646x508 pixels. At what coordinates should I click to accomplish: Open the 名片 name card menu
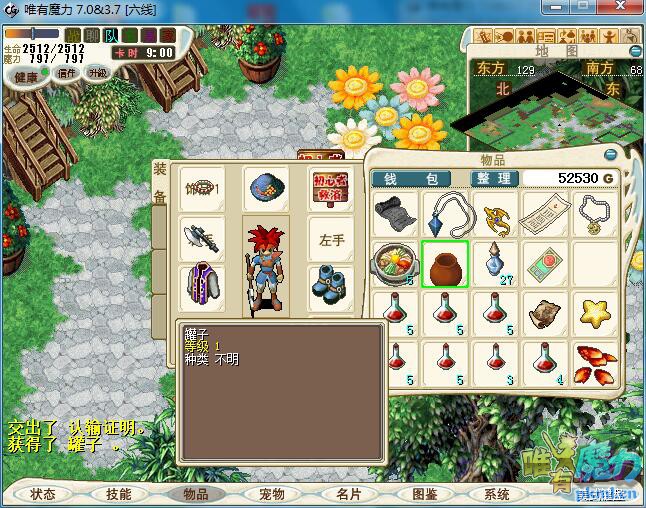coord(348,494)
